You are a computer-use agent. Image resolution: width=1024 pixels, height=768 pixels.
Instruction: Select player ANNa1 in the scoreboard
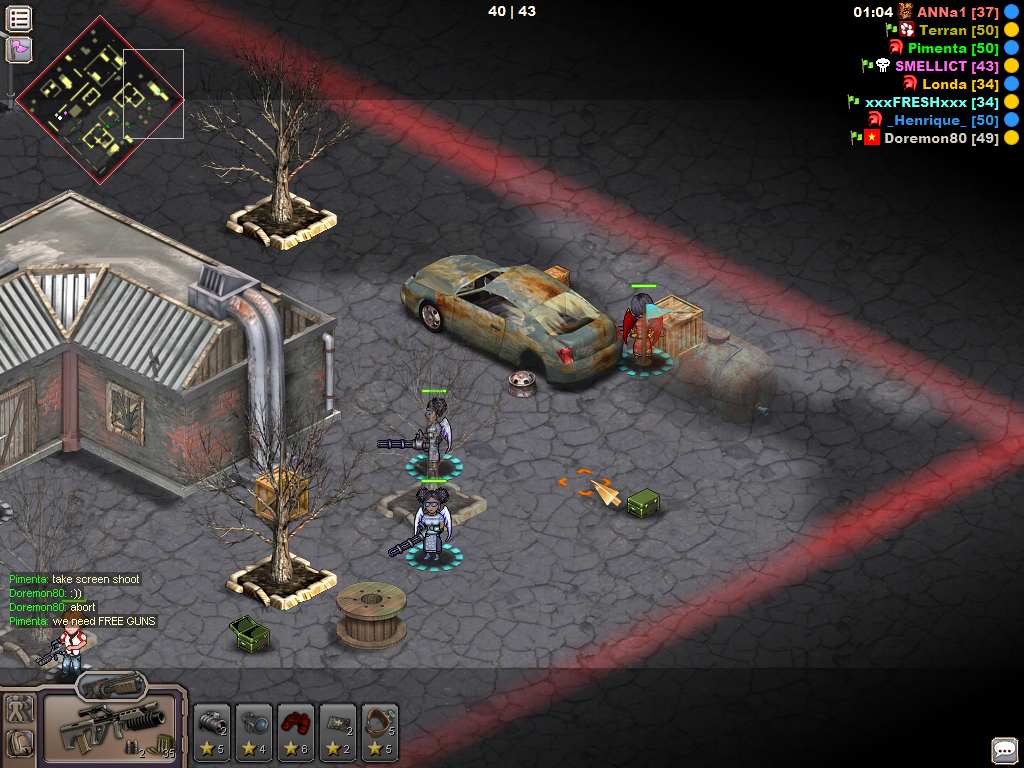click(943, 12)
